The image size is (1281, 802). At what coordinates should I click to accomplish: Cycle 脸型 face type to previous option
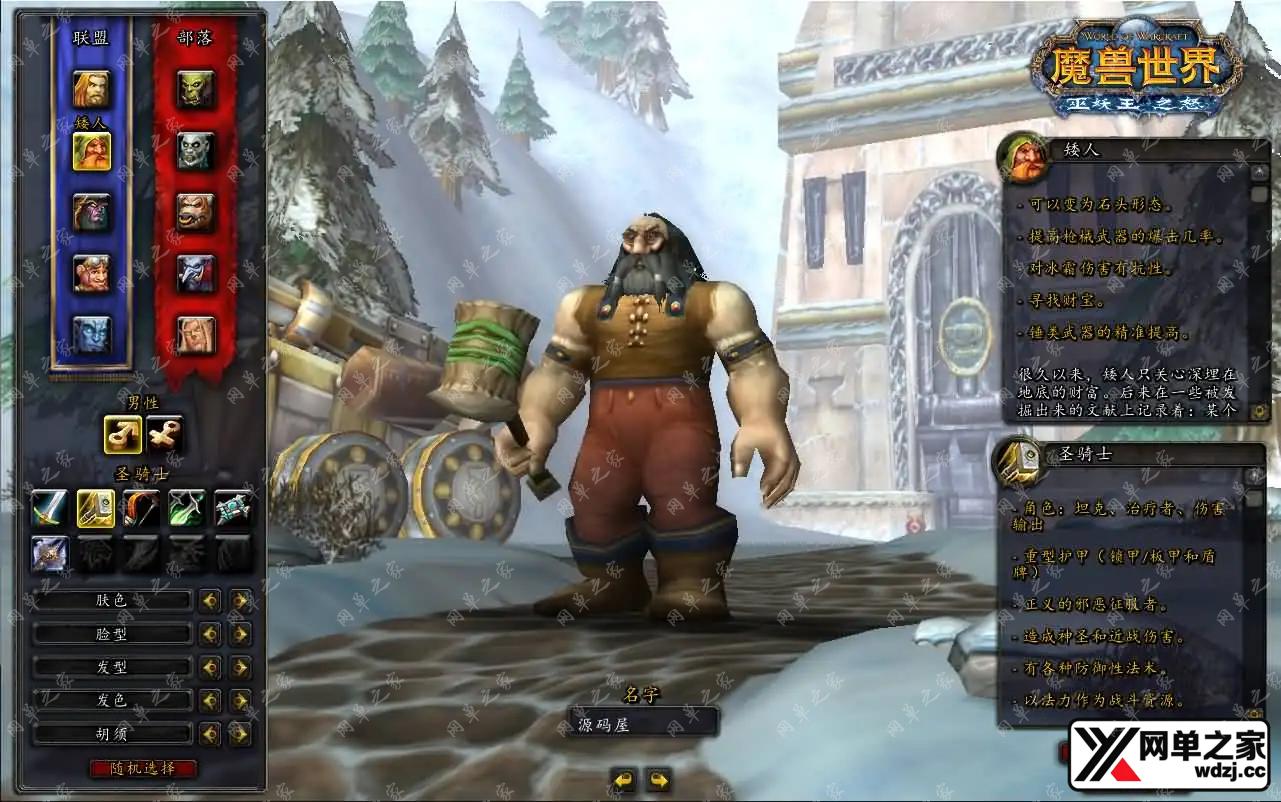[210, 634]
